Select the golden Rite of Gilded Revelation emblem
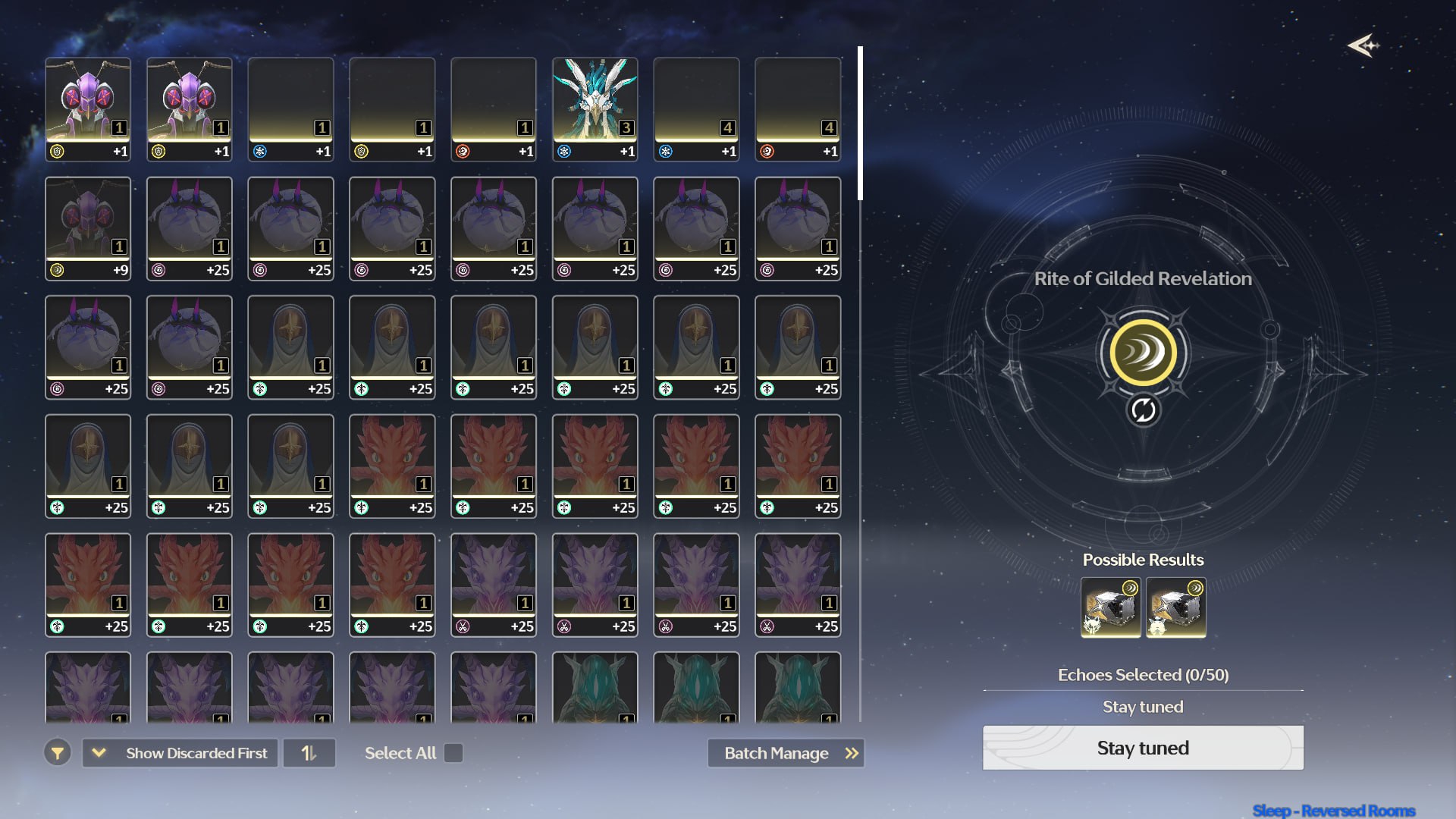Screen dimensions: 1456x819 (x=1143, y=353)
